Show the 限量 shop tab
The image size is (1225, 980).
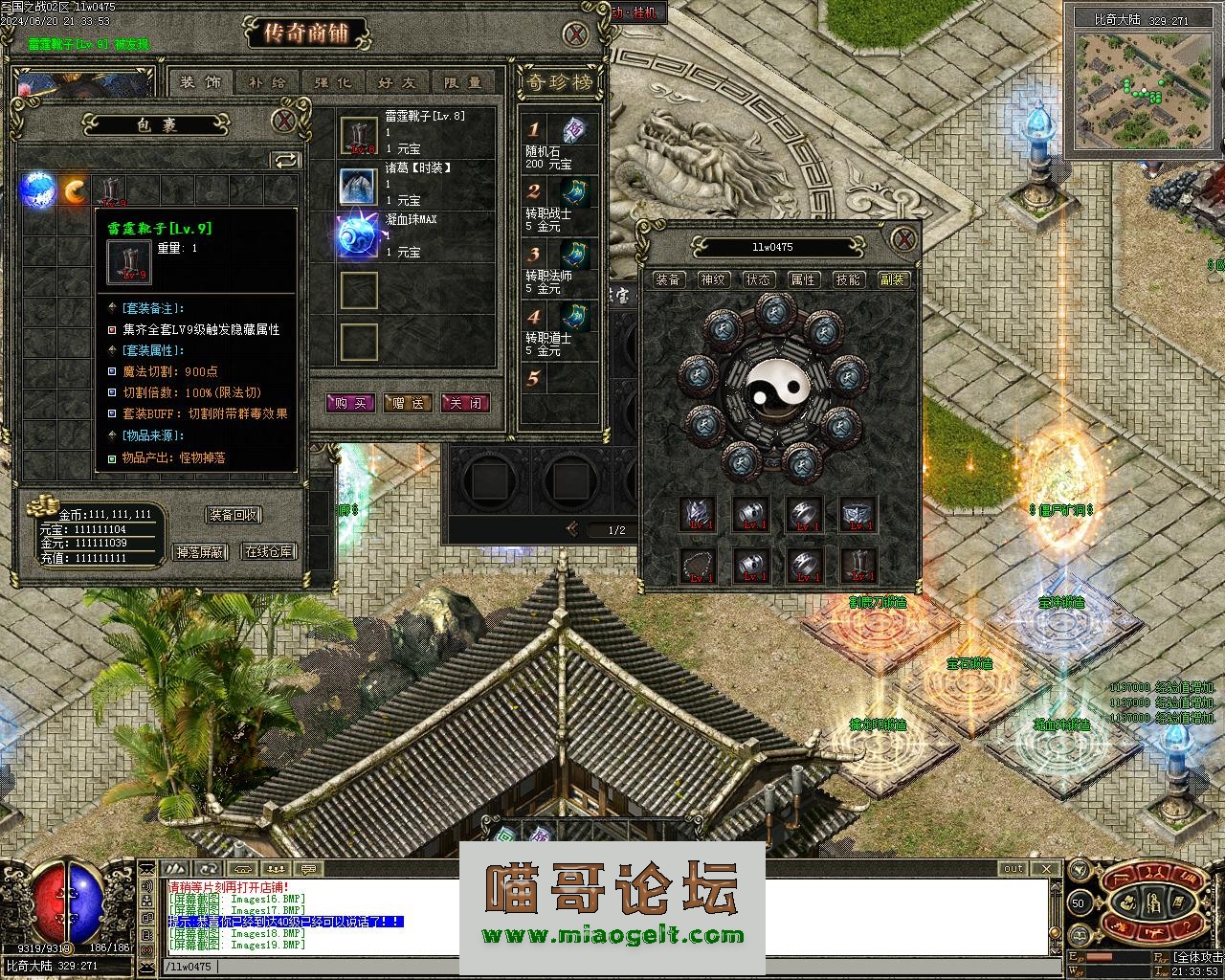click(463, 82)
